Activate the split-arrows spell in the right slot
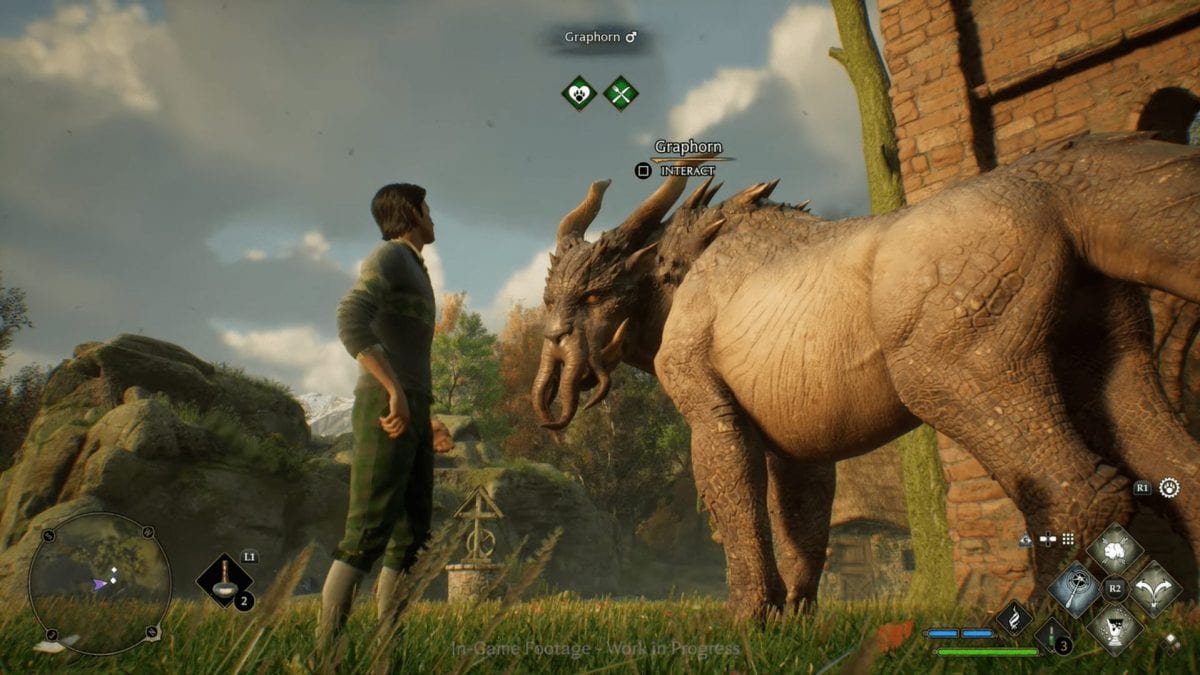The image size is (1200, 675). tap(1155, 589)
